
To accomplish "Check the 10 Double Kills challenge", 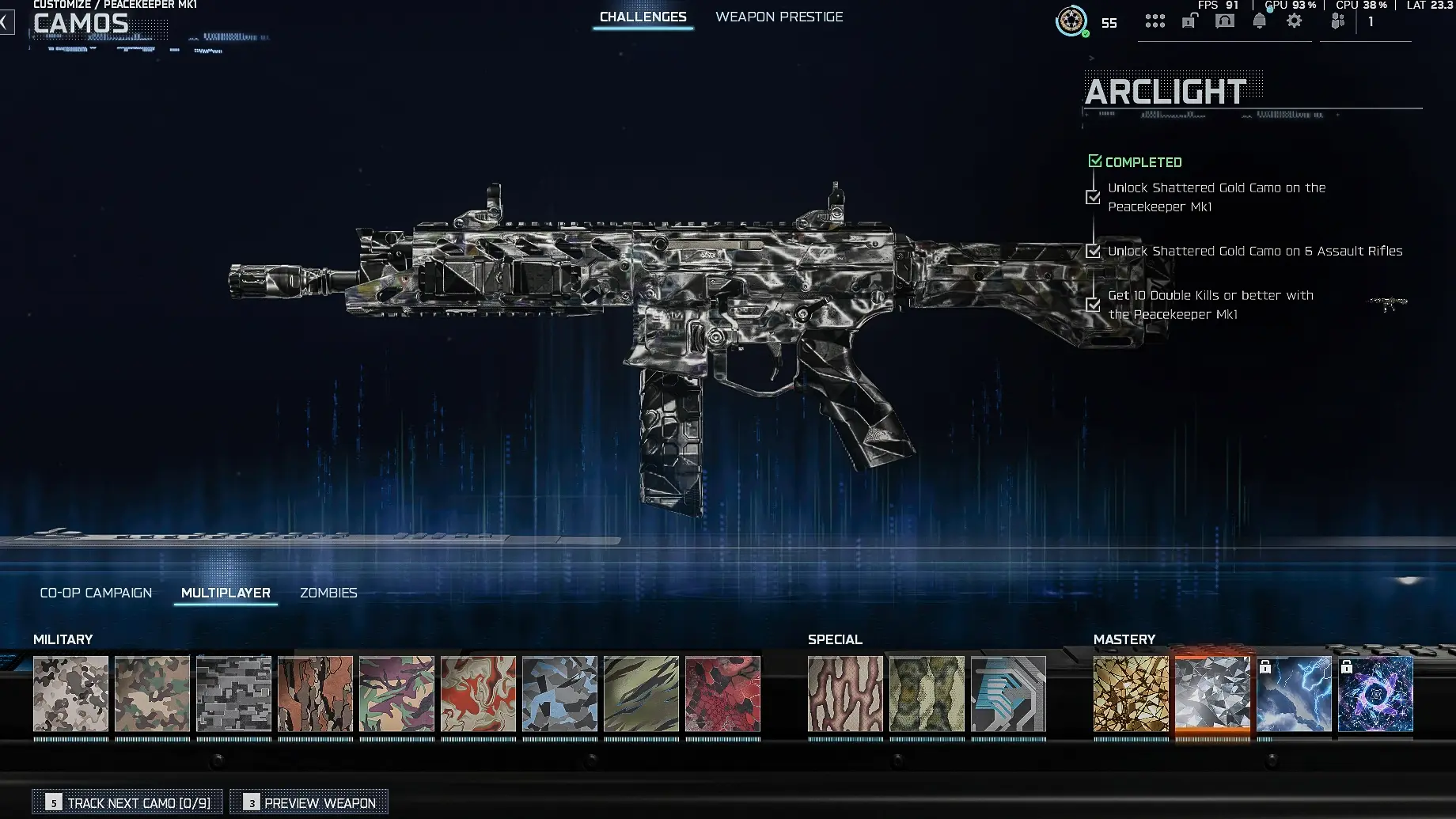I will point(1094,305).
